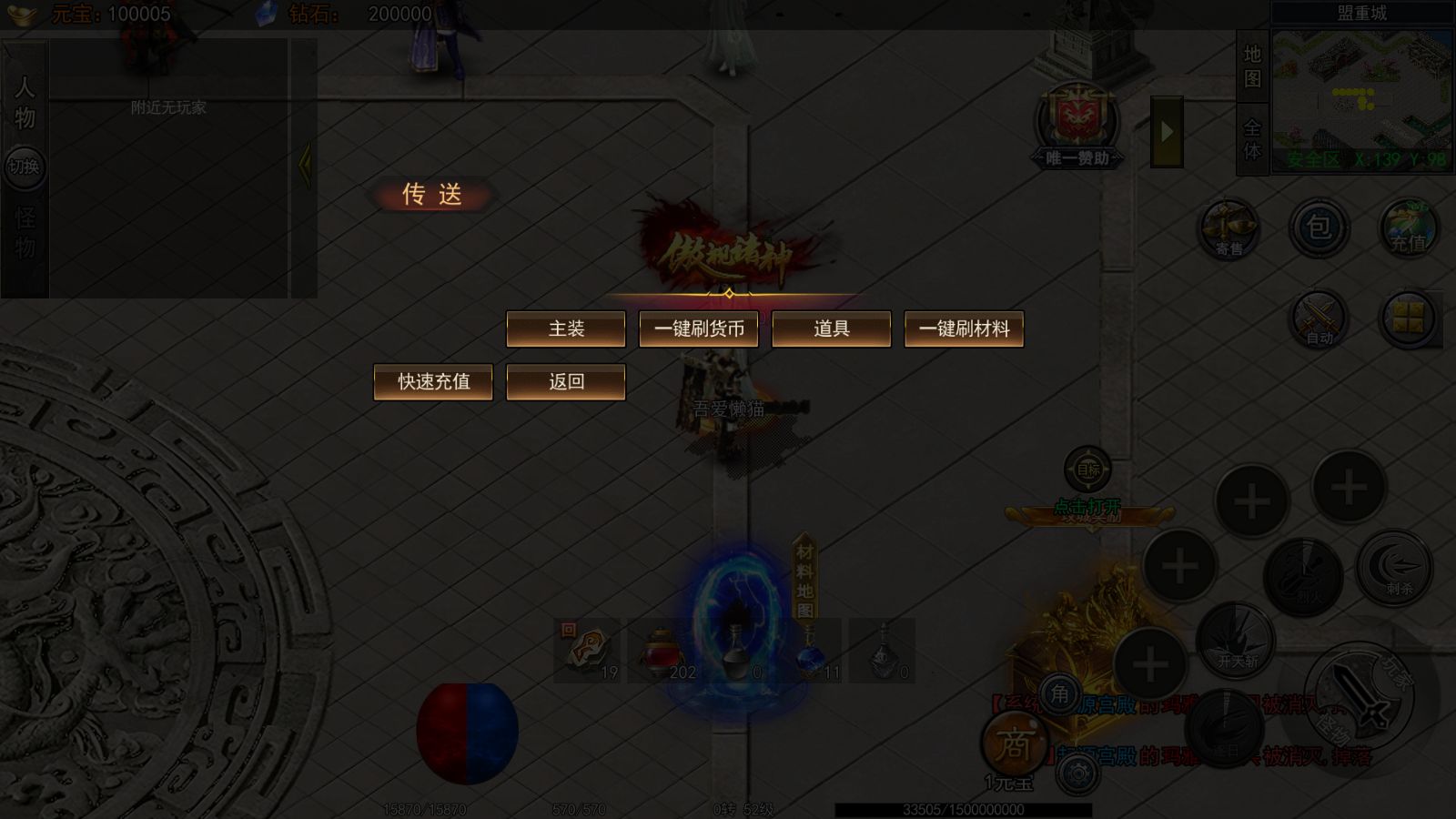
Task: Click the 切换 switch button
Action: (x=25, y=167)
